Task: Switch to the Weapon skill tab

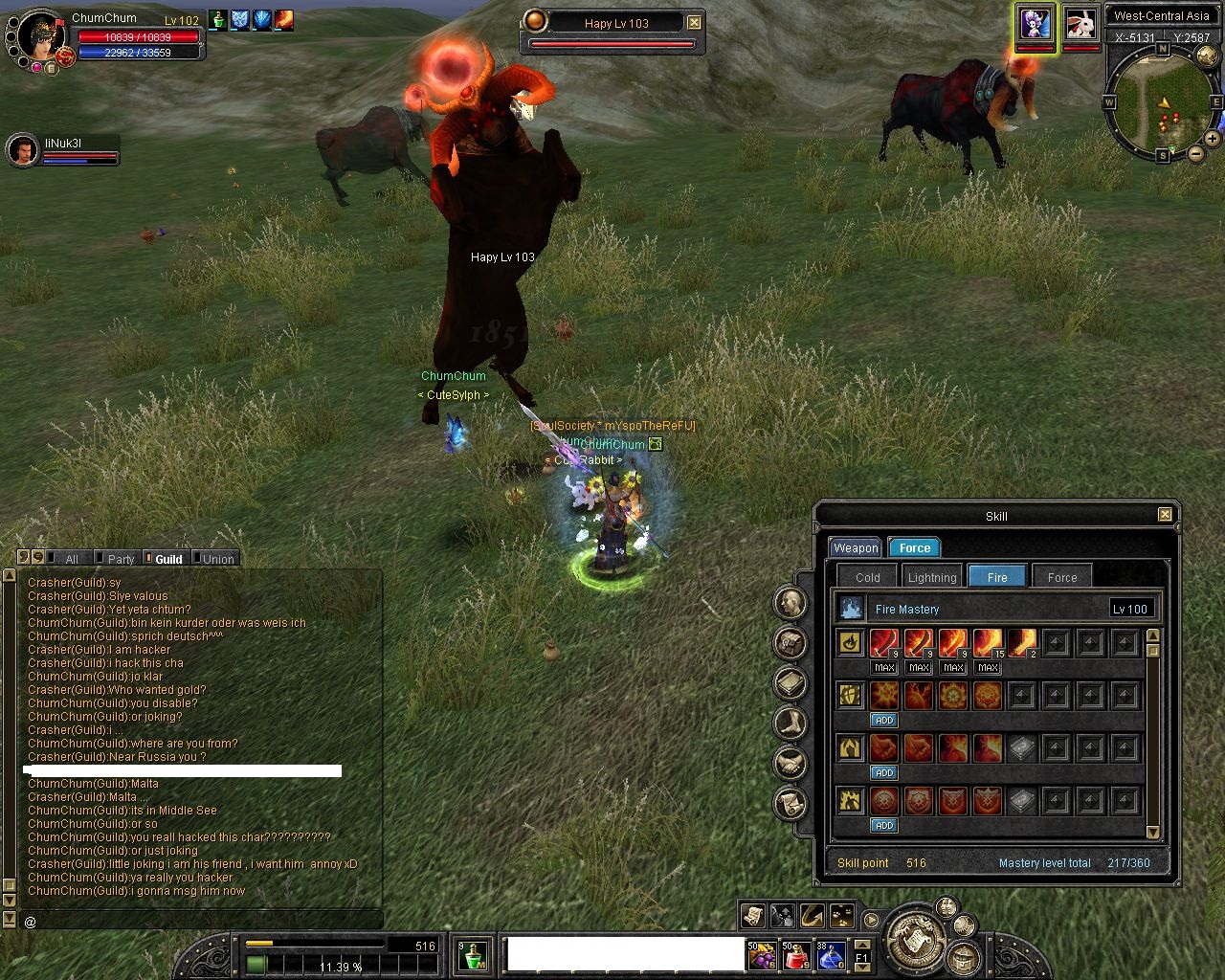Action: [855, 548]
